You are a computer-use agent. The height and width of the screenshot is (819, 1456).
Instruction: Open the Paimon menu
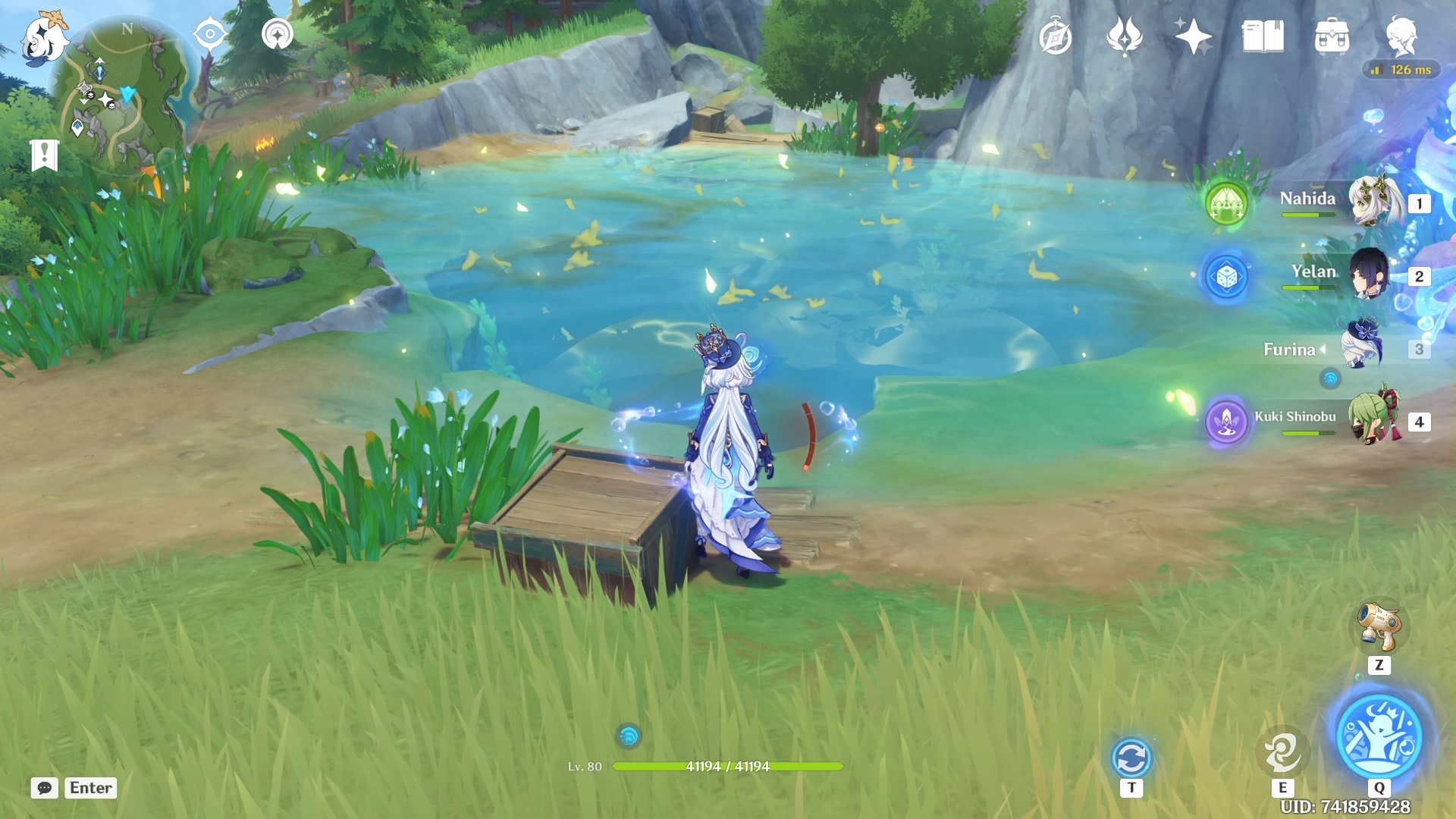43,38
